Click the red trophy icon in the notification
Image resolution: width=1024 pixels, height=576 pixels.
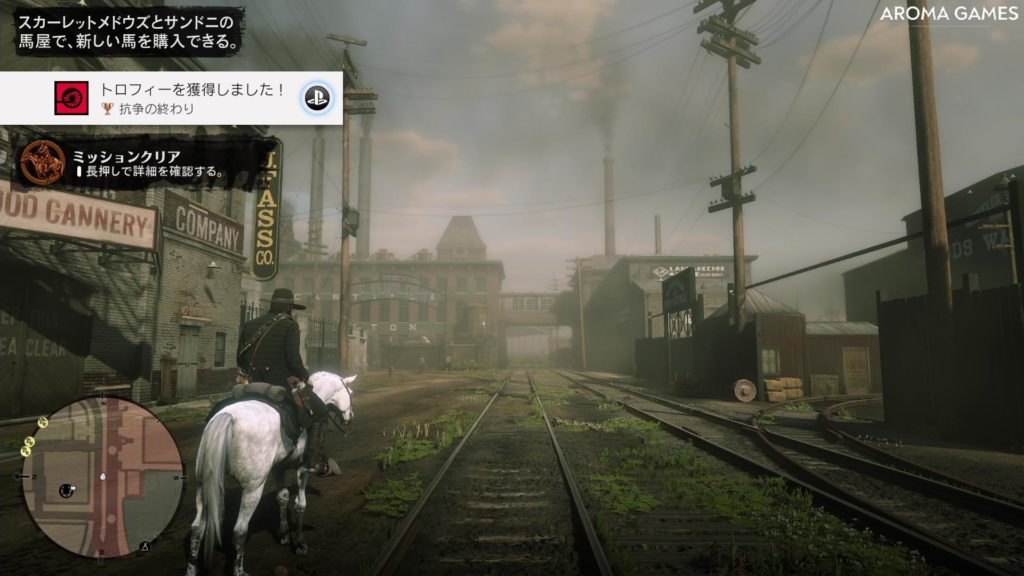point(71,98)
